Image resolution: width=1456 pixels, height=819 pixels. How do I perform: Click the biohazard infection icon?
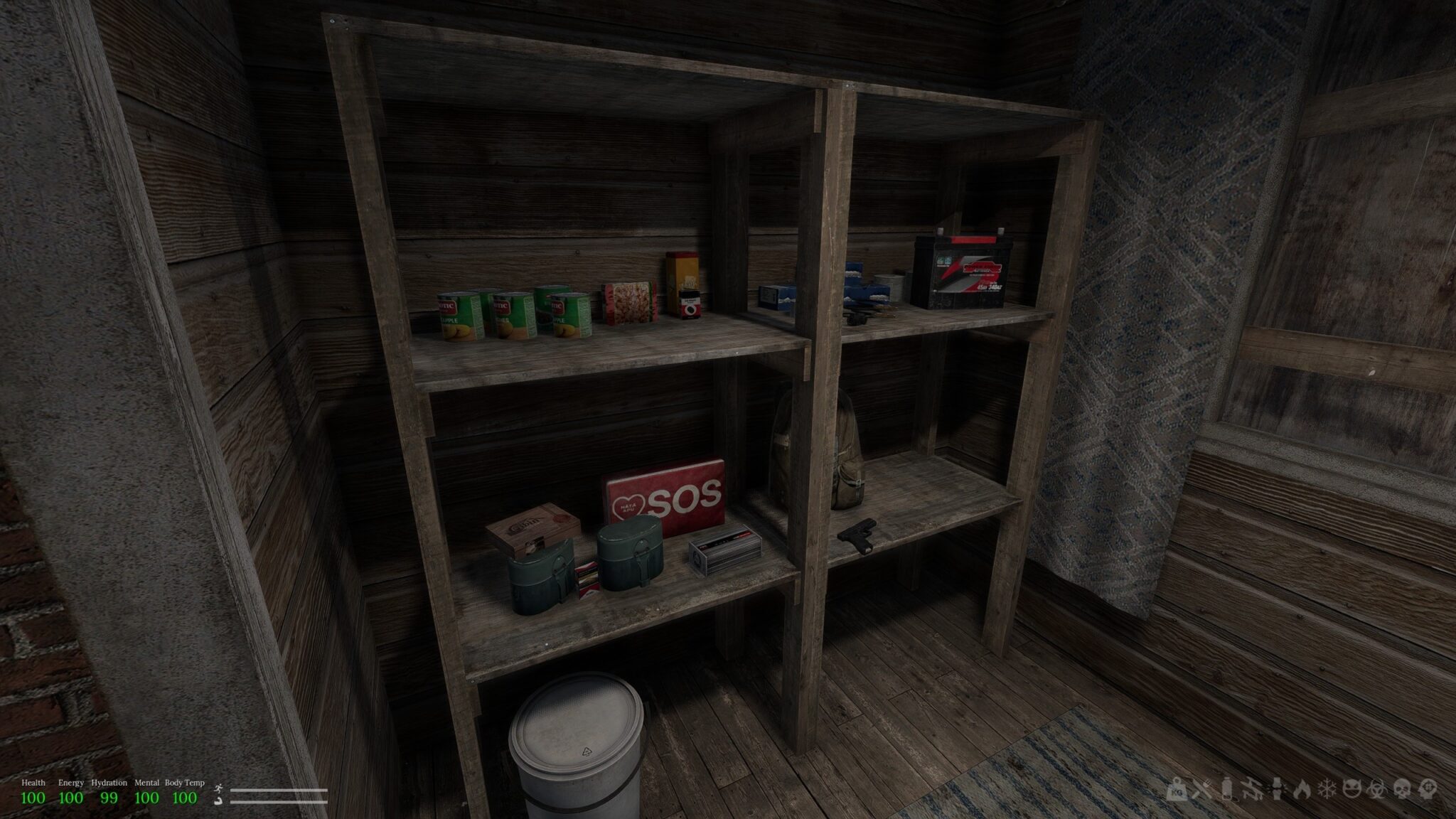[x=1376, y=789]
